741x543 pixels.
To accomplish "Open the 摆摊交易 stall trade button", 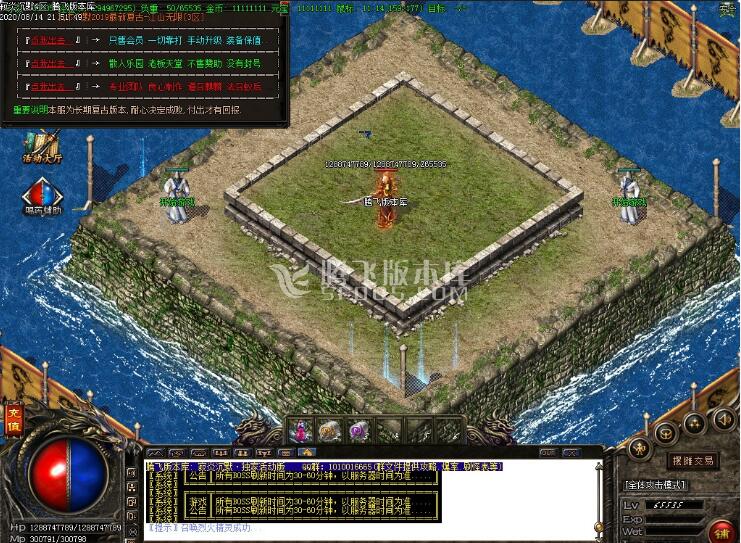I will pos(693,460).
